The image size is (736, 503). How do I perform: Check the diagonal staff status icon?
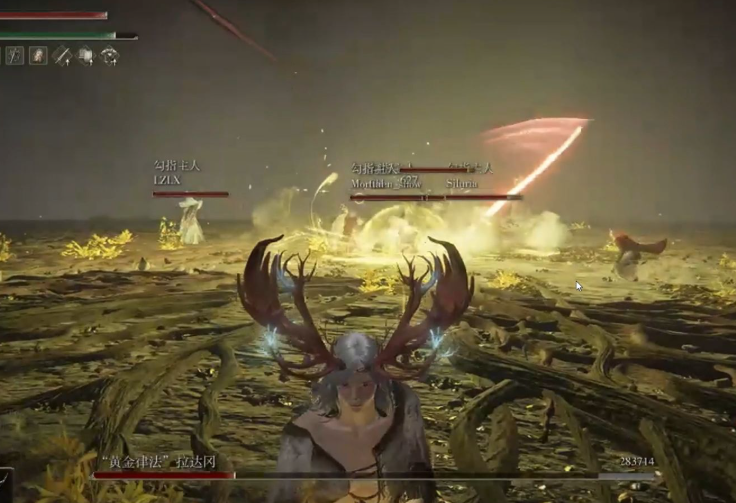[15, 56]
